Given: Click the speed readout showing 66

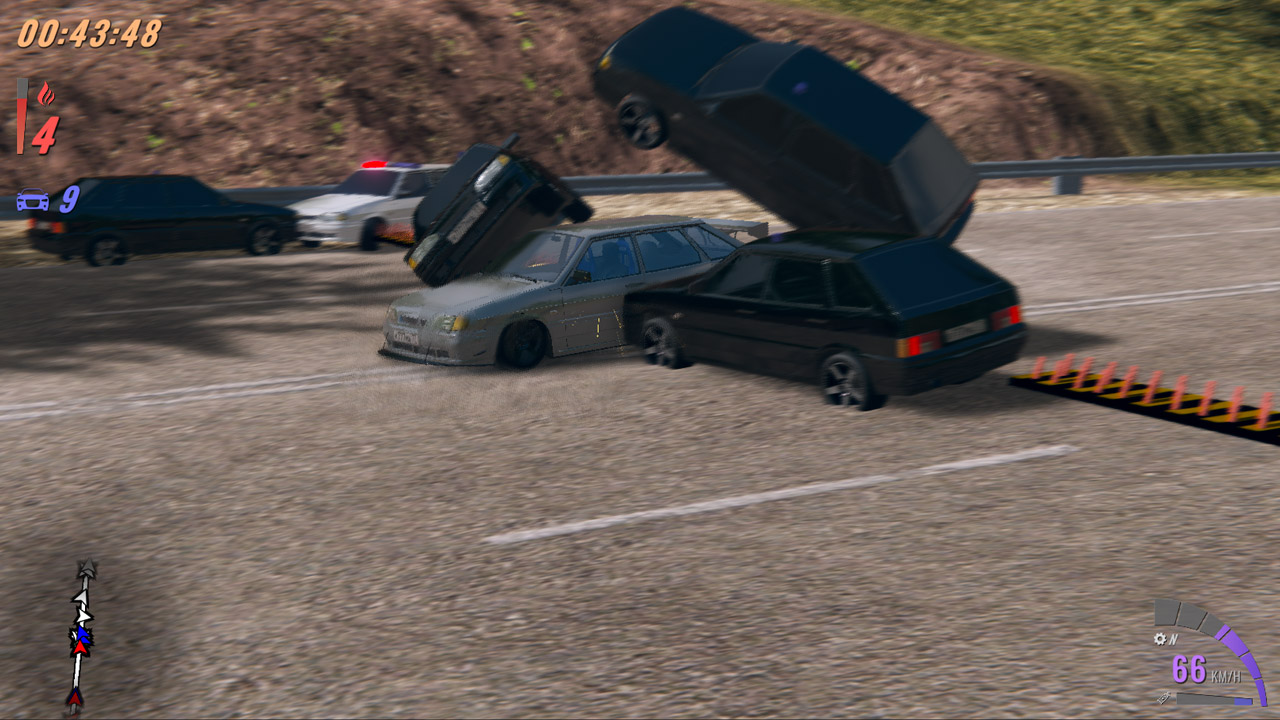Looking at the screenshot, I should pyautogui.click(x=1190, y=669).
